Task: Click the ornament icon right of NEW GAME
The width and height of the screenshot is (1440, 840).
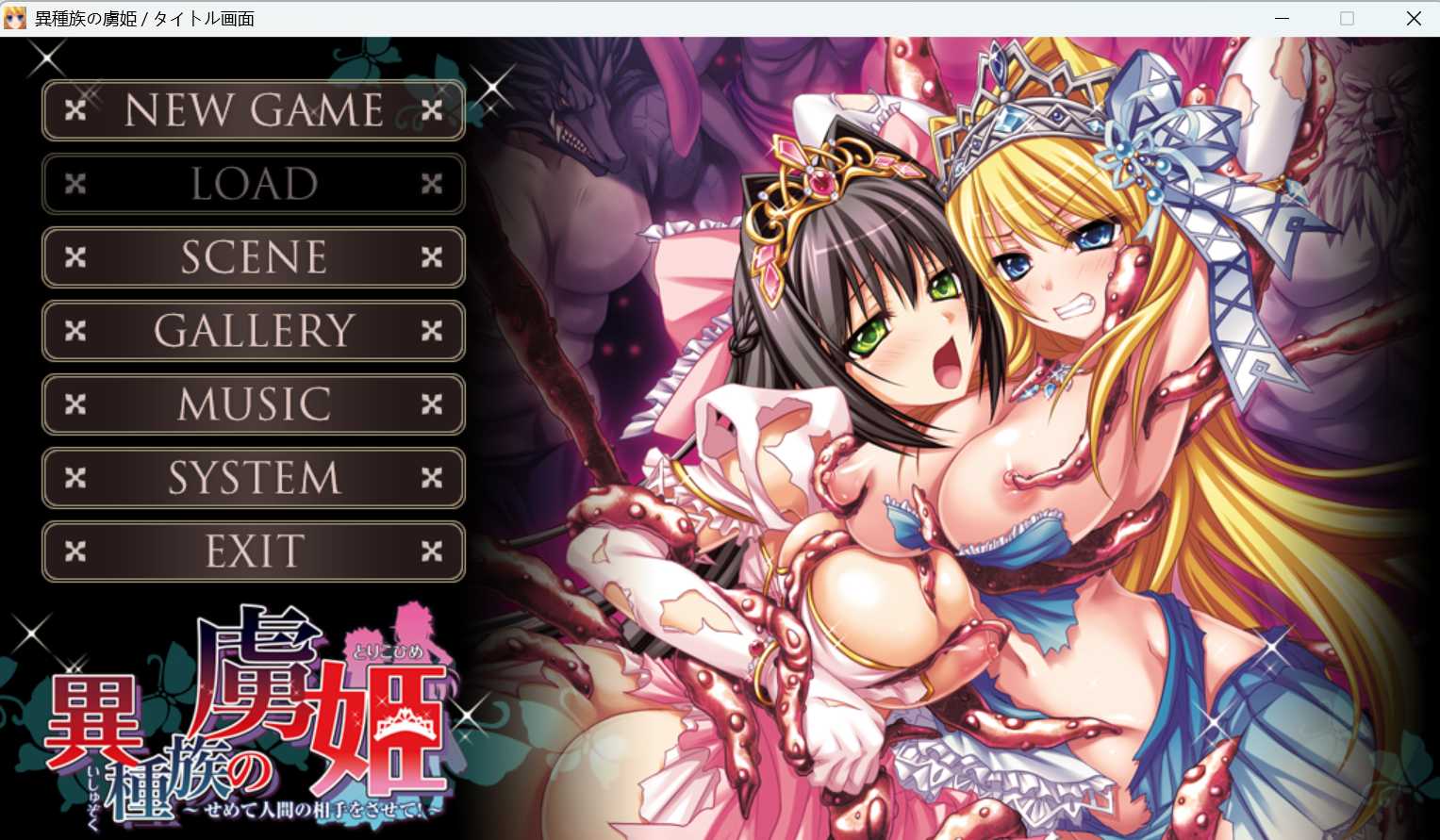Action: click(x=432, y=109)
